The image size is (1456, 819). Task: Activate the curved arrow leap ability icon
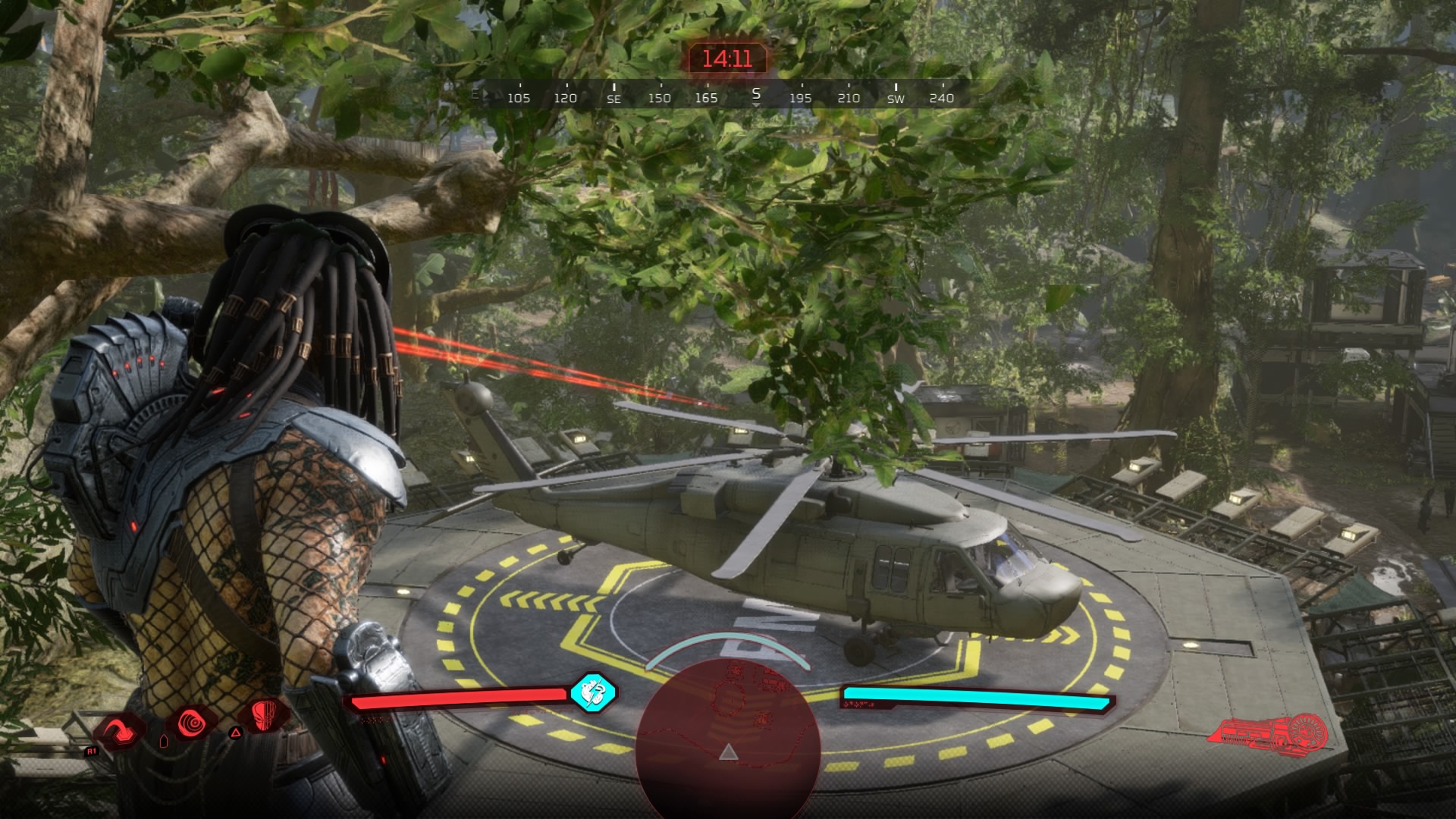click(x=121, y=731)
